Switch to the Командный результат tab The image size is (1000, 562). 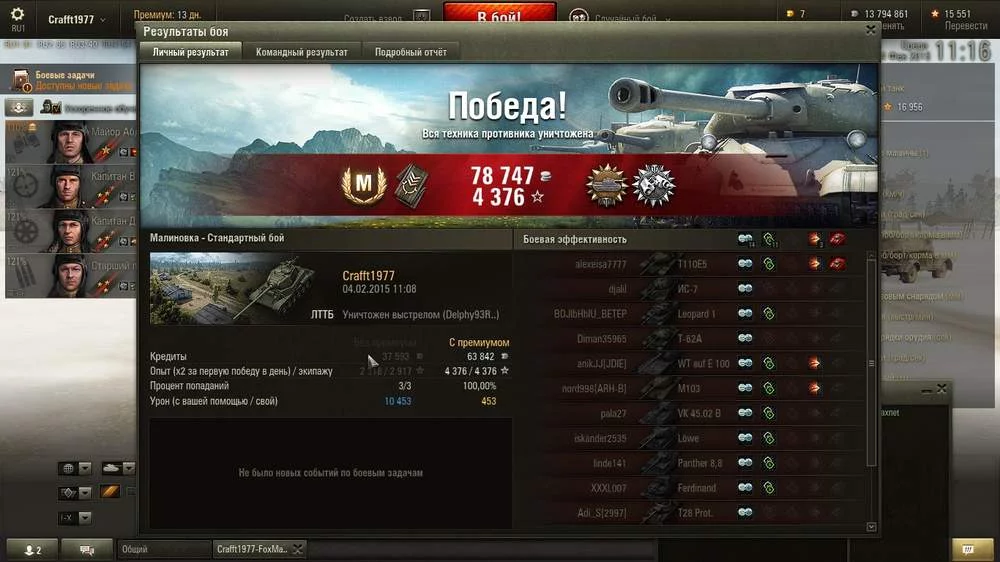tap(302, 52)
